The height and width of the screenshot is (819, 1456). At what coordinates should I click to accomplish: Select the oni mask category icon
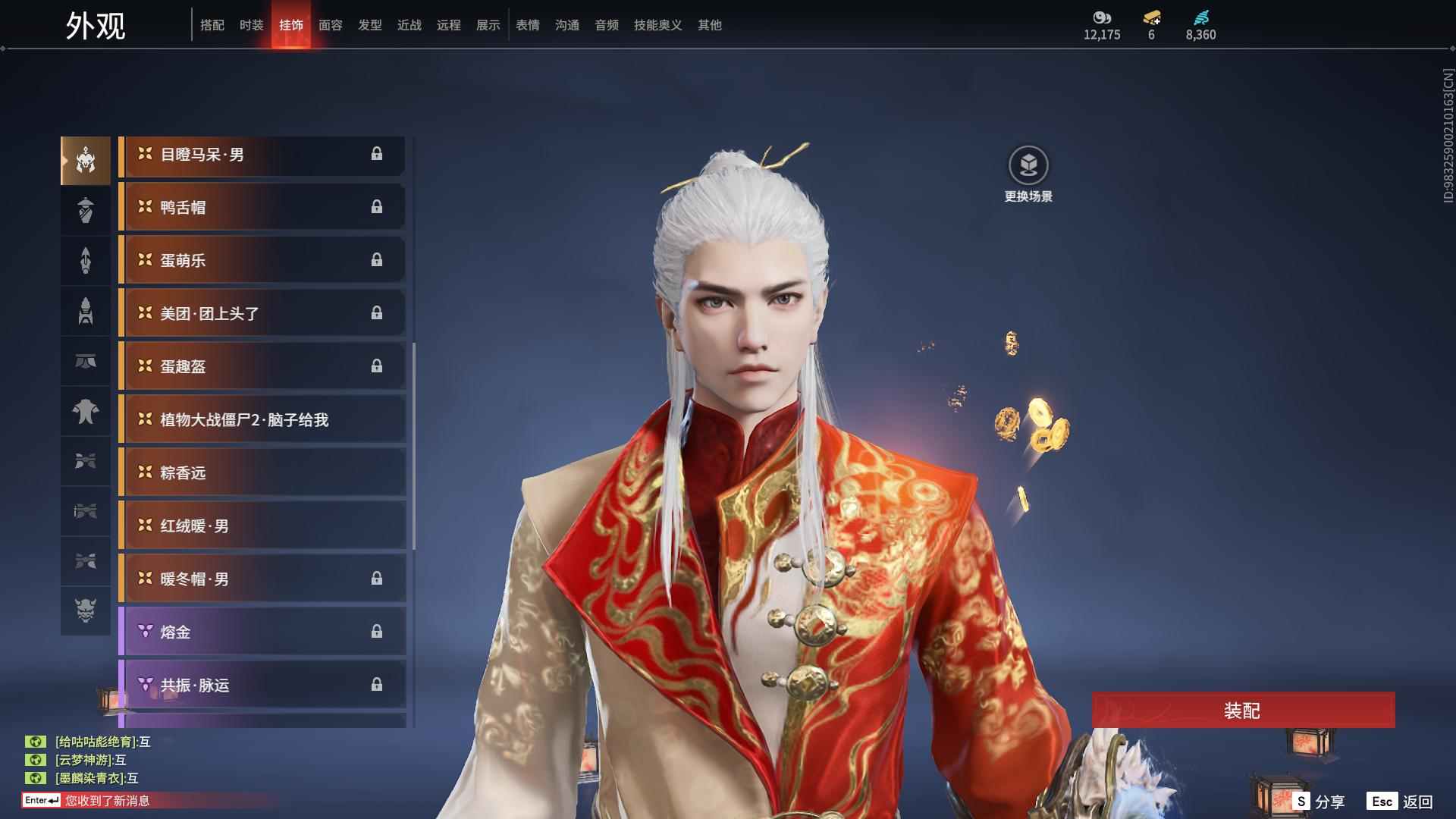coord(86,610)
